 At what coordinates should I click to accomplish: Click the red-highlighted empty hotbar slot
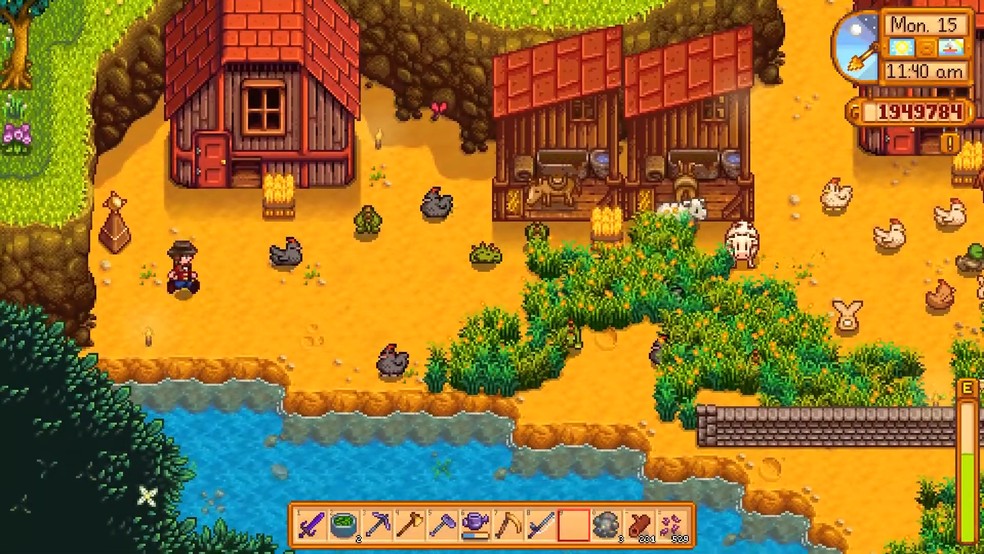coord(574,524)
